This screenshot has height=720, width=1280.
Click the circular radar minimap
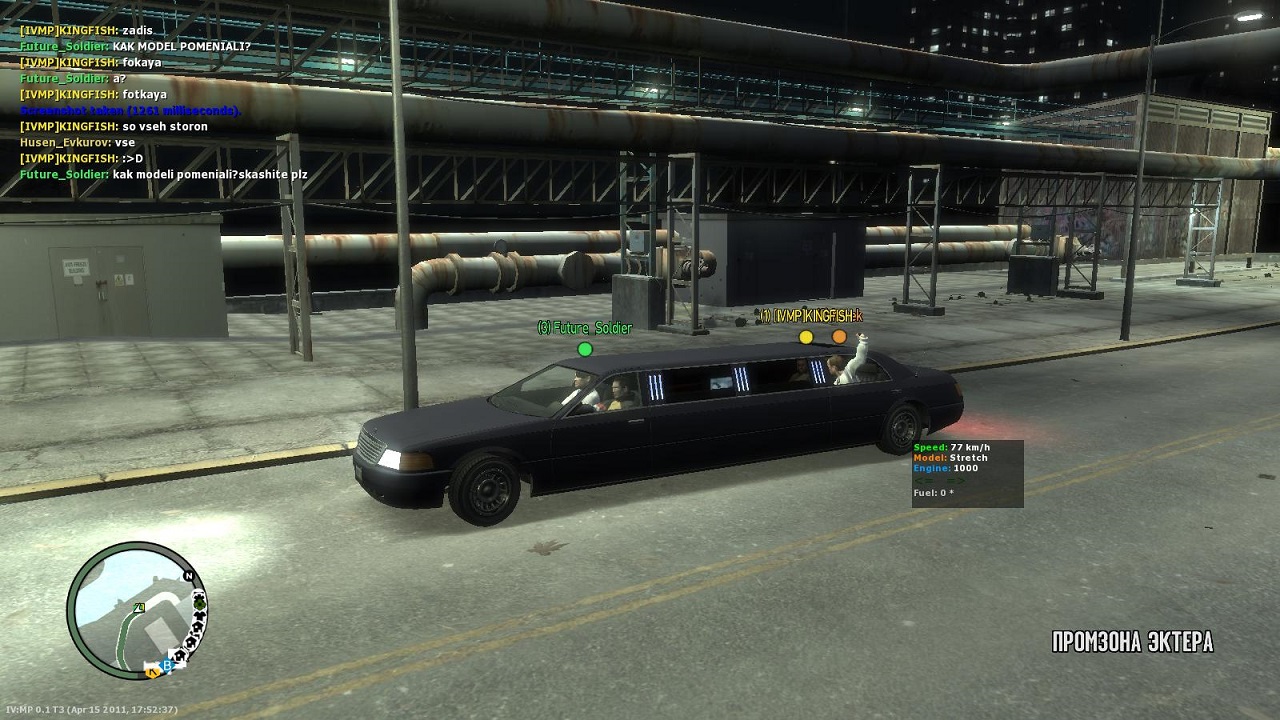click(x=136, y=611)
